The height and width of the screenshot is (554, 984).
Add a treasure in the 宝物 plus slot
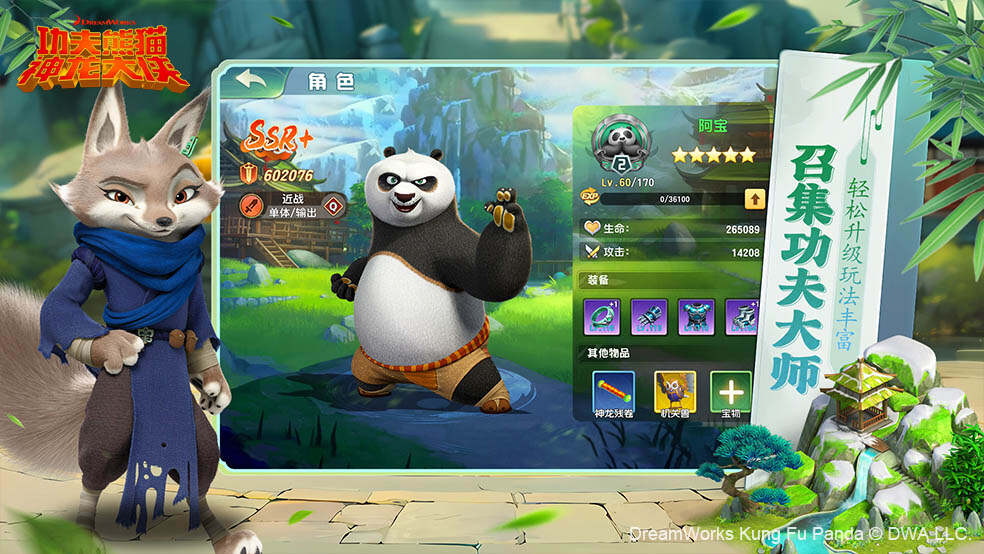point(729,388)
